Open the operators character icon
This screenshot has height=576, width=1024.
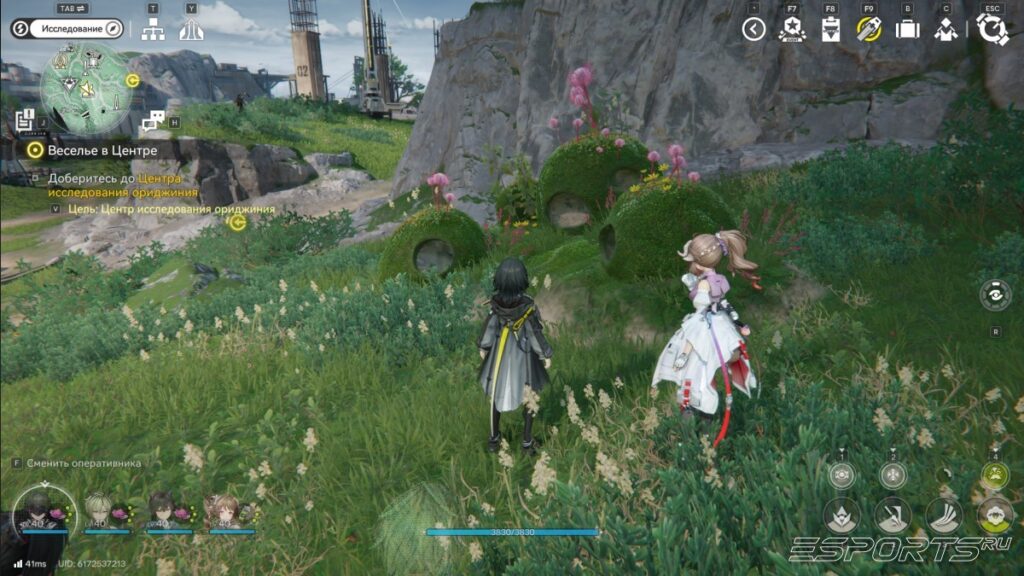pyautogui.click(x=946, y=29)
